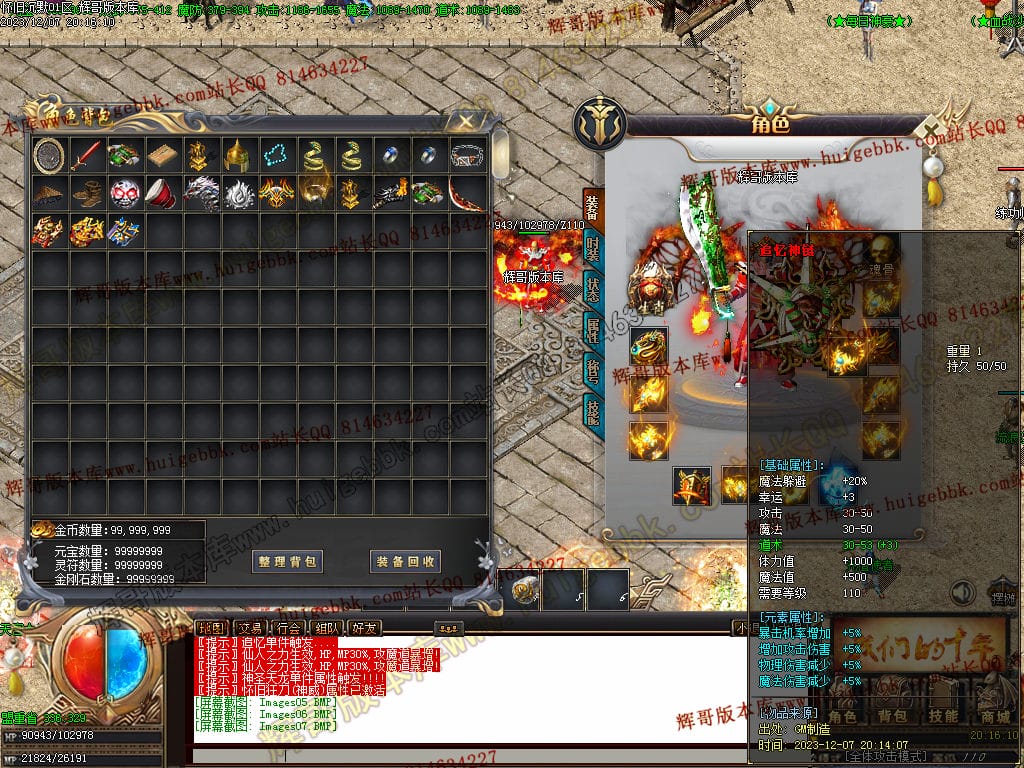Pick the golden helmet in the bag
This screenshot has height=768, width=1024.
(236, 155)
